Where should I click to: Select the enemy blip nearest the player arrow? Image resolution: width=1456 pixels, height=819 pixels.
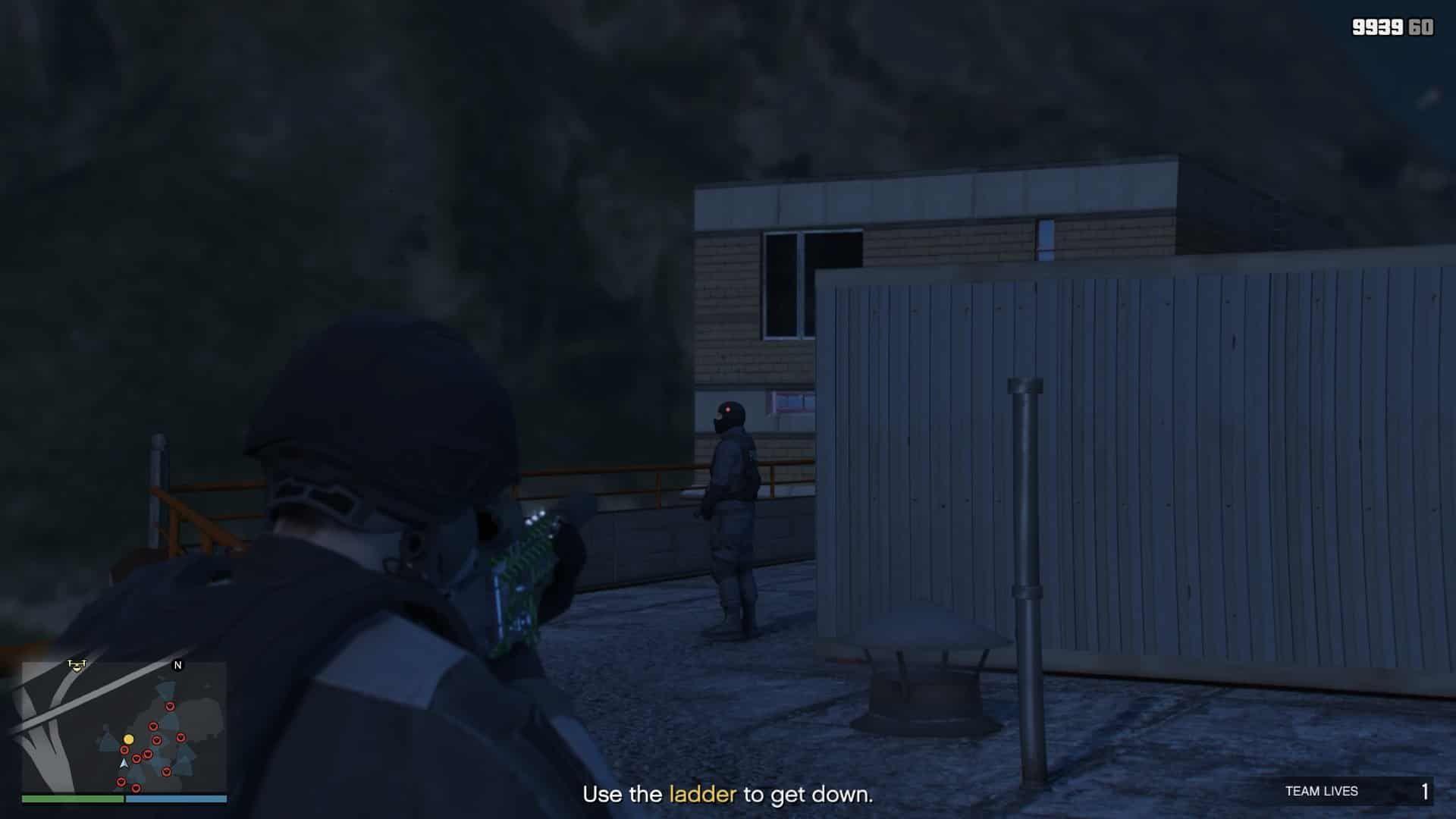click(x=136, y=758)
